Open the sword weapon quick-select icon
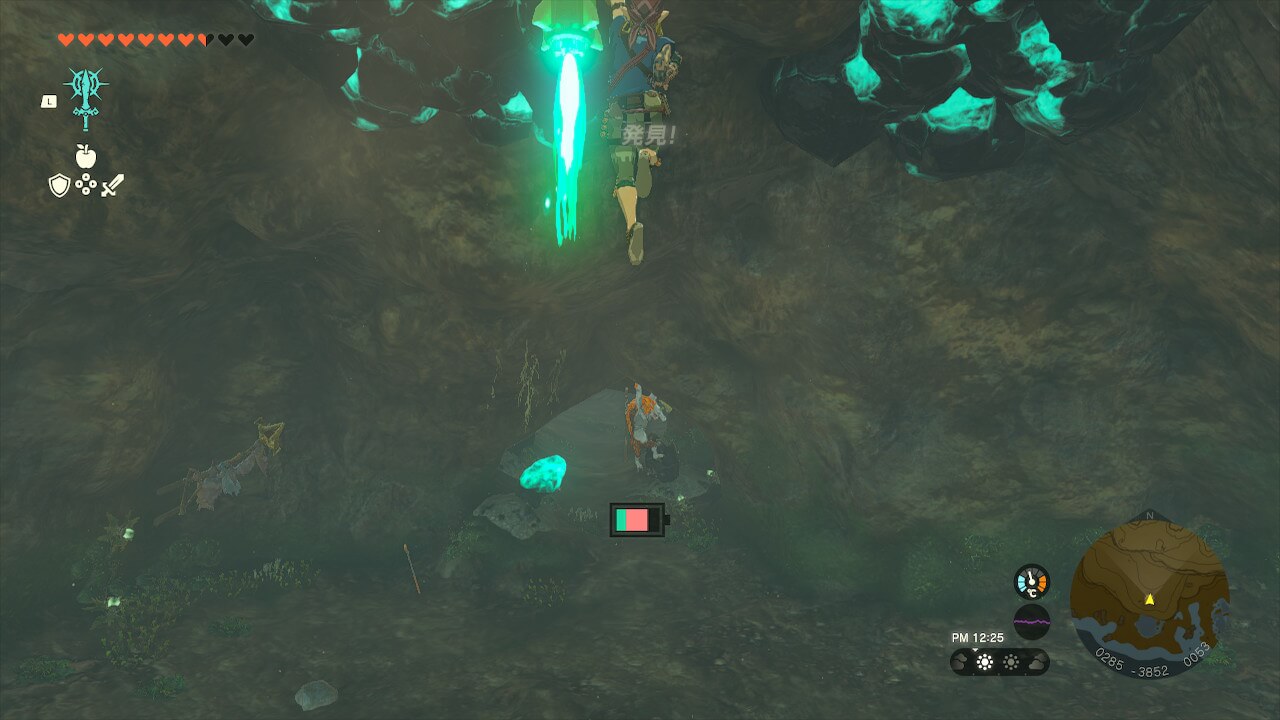 112,185
